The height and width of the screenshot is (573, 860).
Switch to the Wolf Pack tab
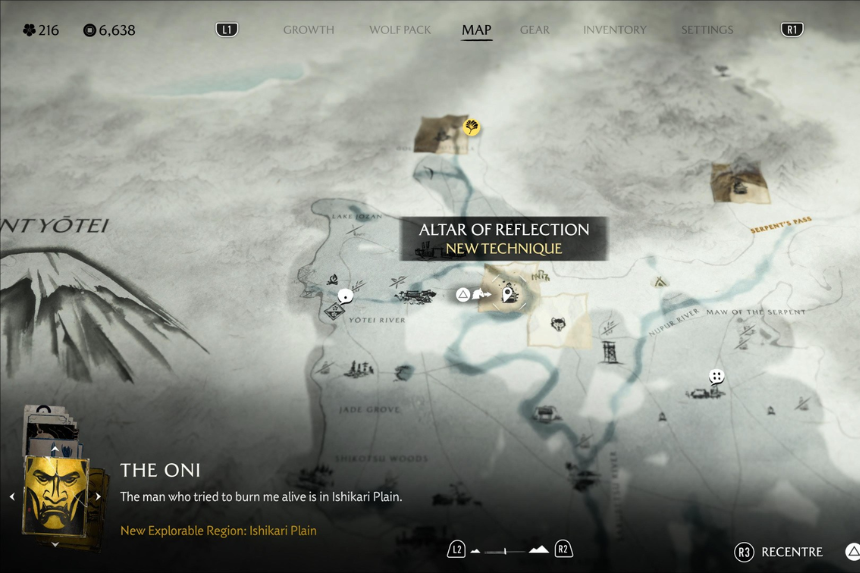398,30
